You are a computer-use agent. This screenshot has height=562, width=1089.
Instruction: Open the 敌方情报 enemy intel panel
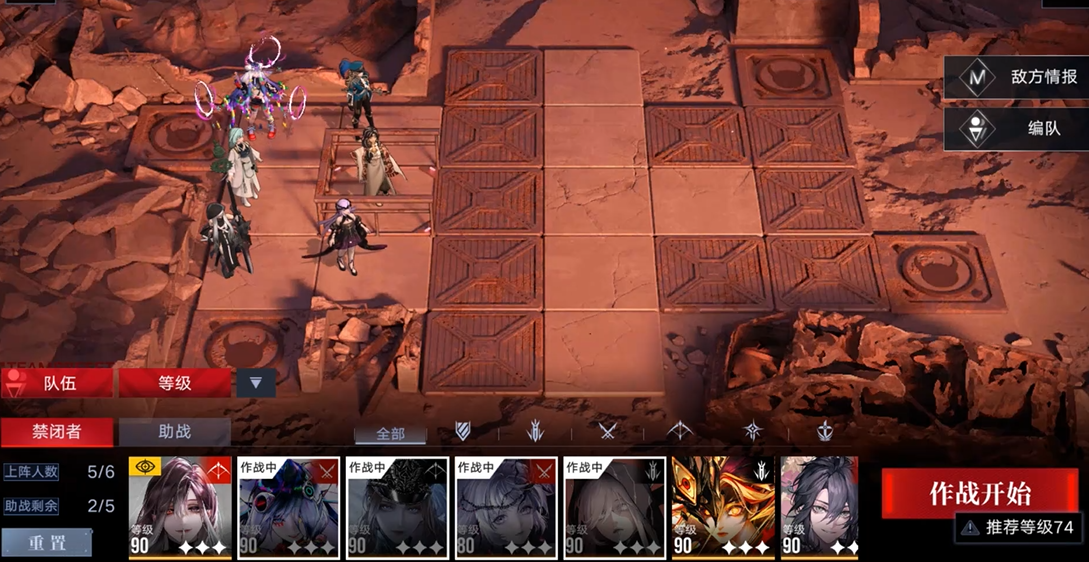[x=1015, y=77]
